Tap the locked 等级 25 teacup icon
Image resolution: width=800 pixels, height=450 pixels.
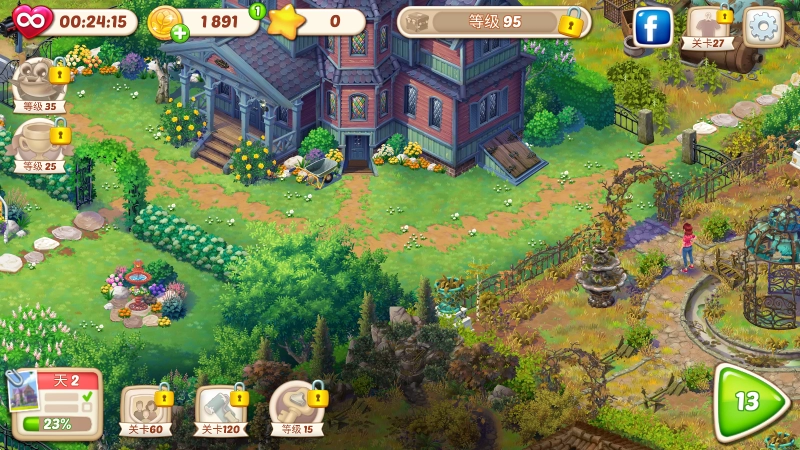40,144
